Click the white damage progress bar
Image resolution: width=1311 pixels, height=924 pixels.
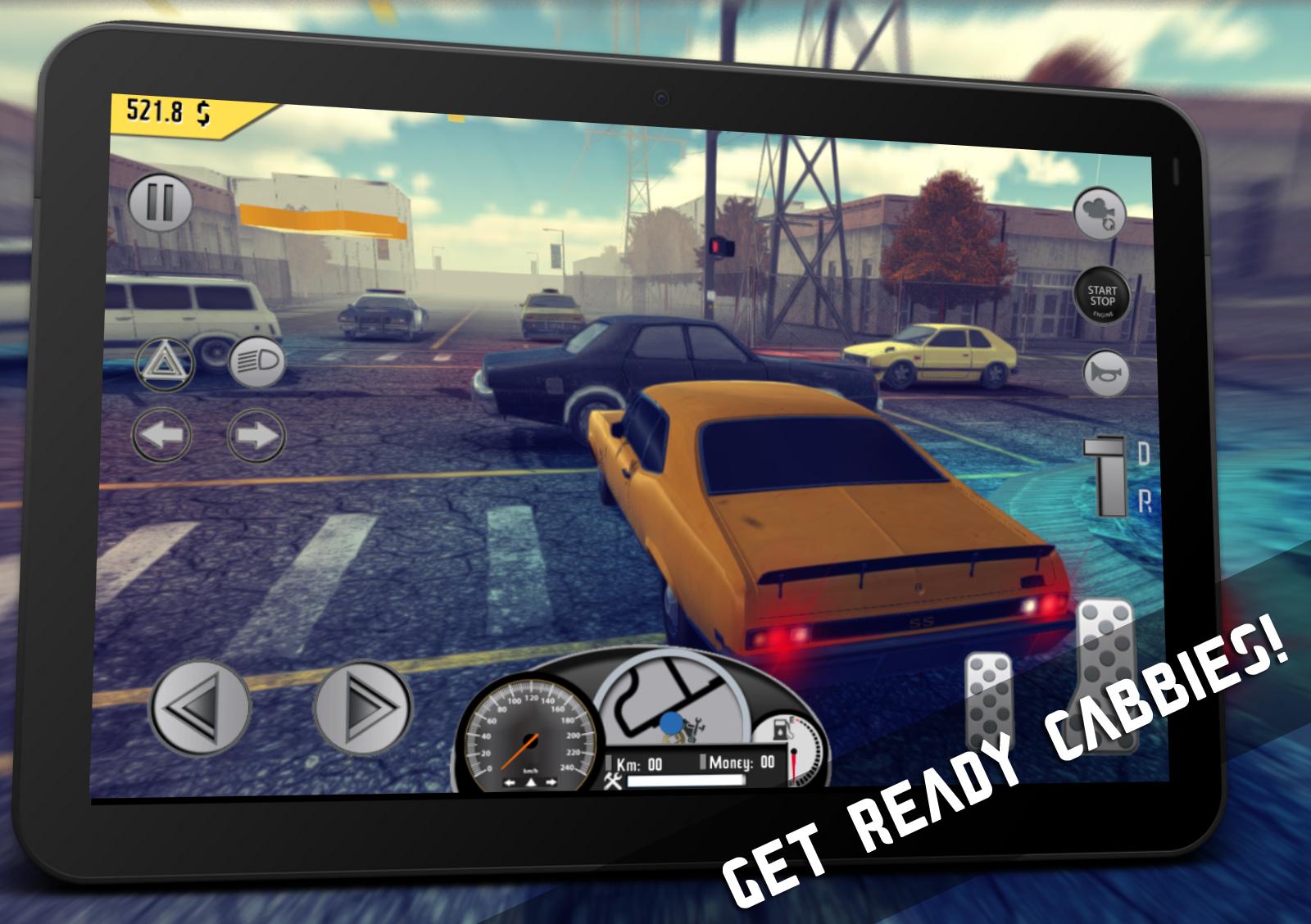click(x=687, y=781)
